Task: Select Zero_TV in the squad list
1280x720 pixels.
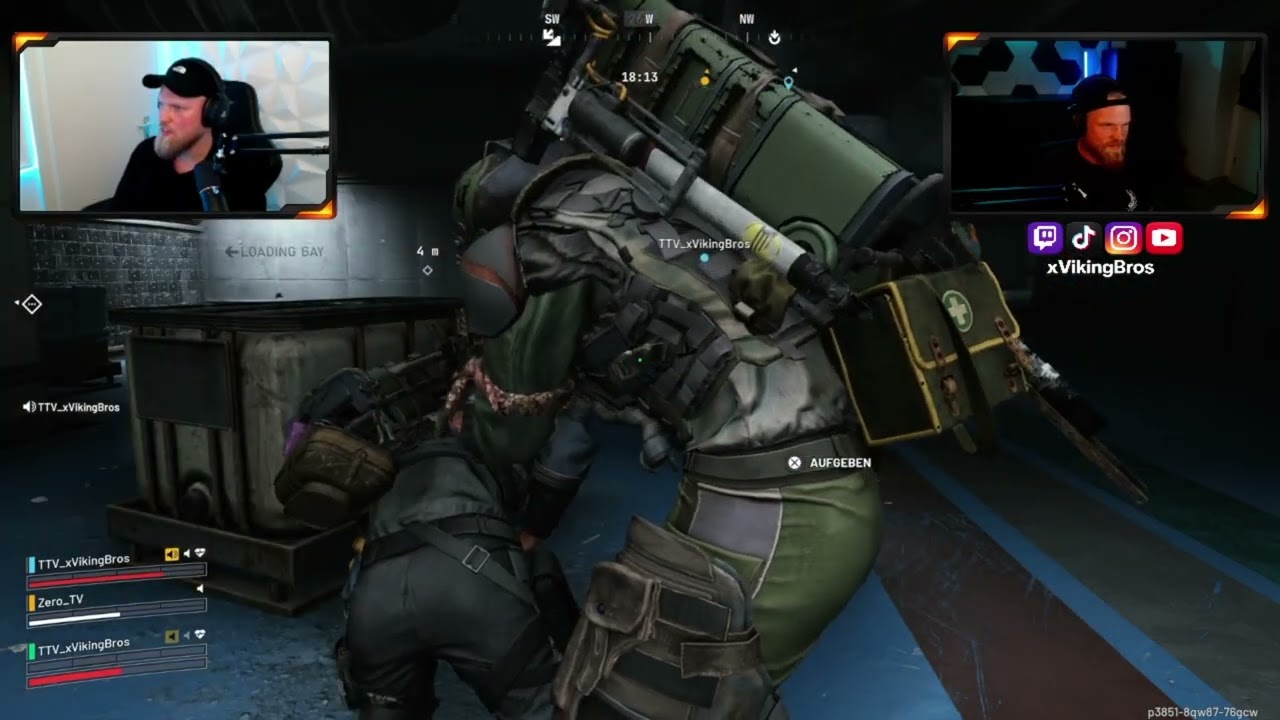Action: click(x=61, y=601)
